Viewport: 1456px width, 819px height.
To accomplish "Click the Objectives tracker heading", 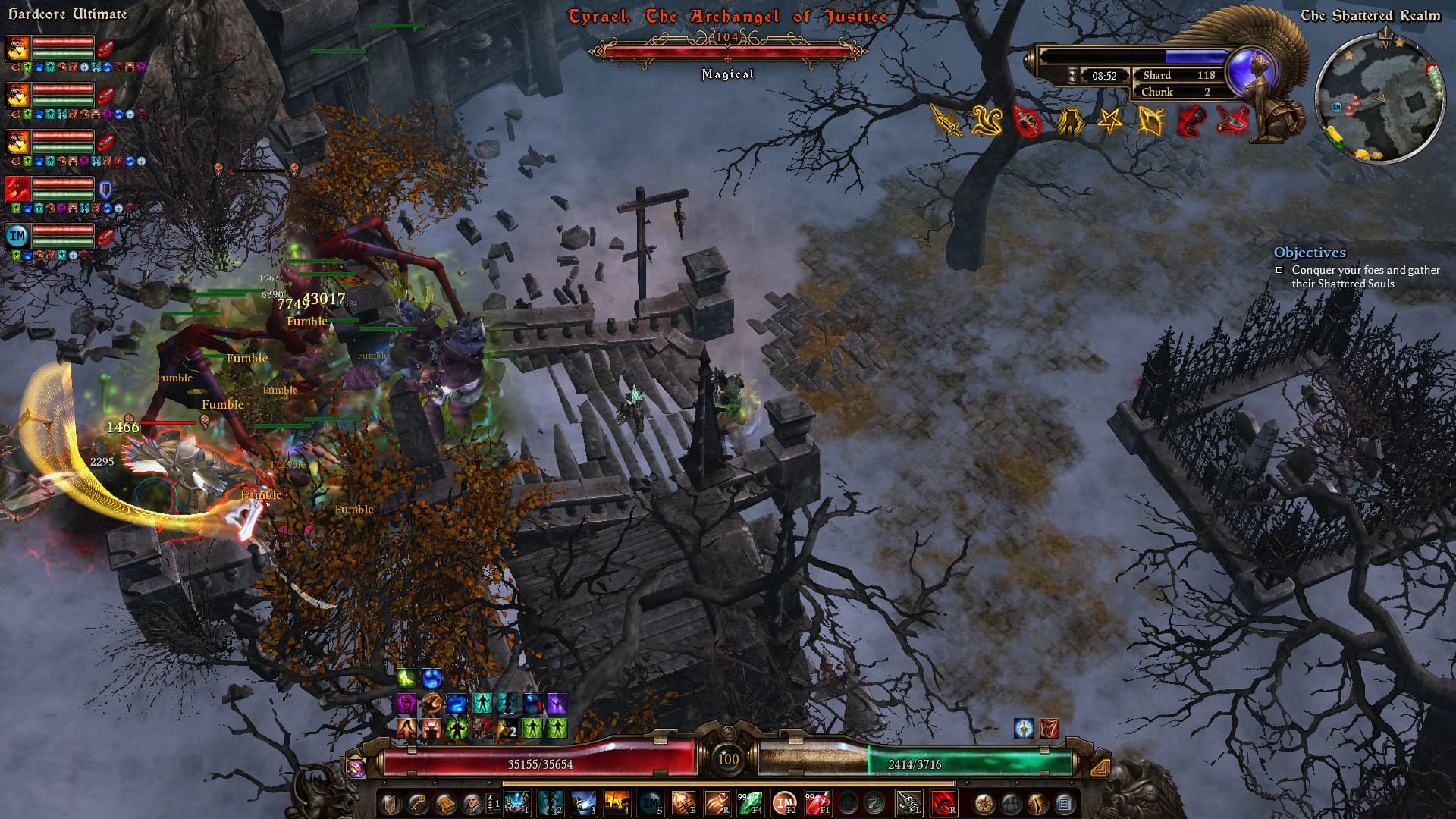I will point(1310,253).
